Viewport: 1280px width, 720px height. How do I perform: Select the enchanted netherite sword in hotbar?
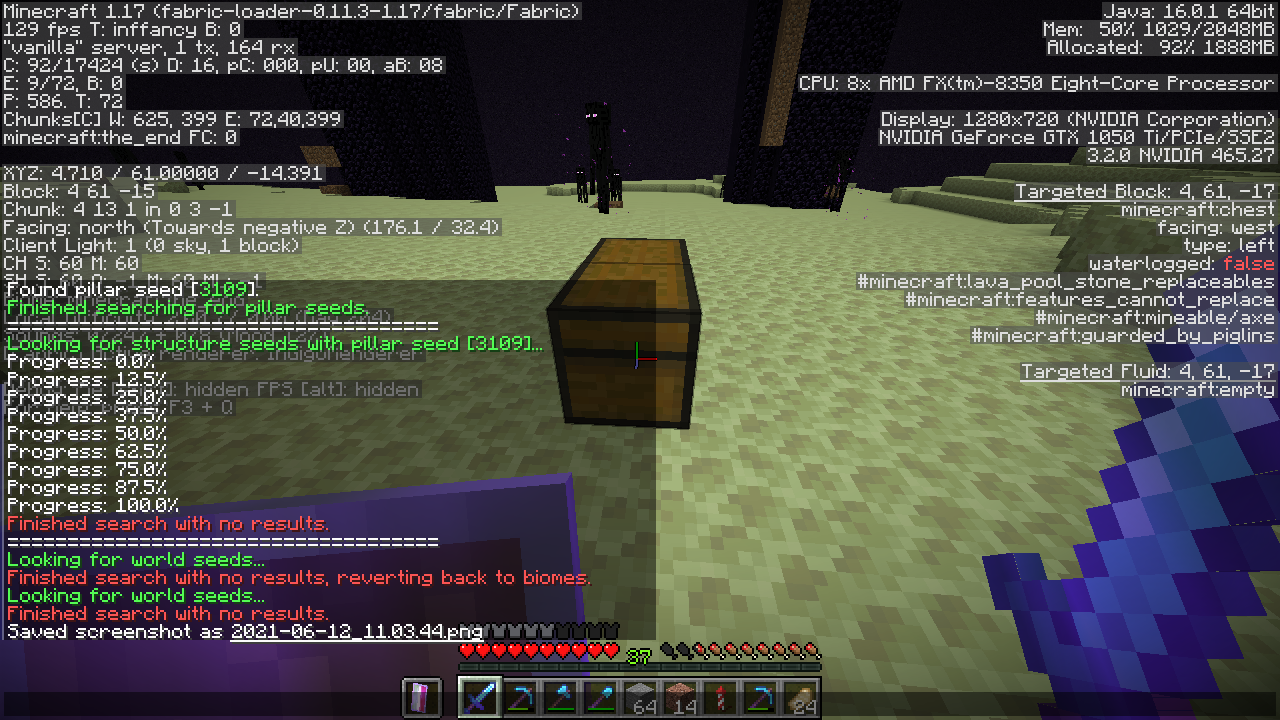click(x=478, y=697)
